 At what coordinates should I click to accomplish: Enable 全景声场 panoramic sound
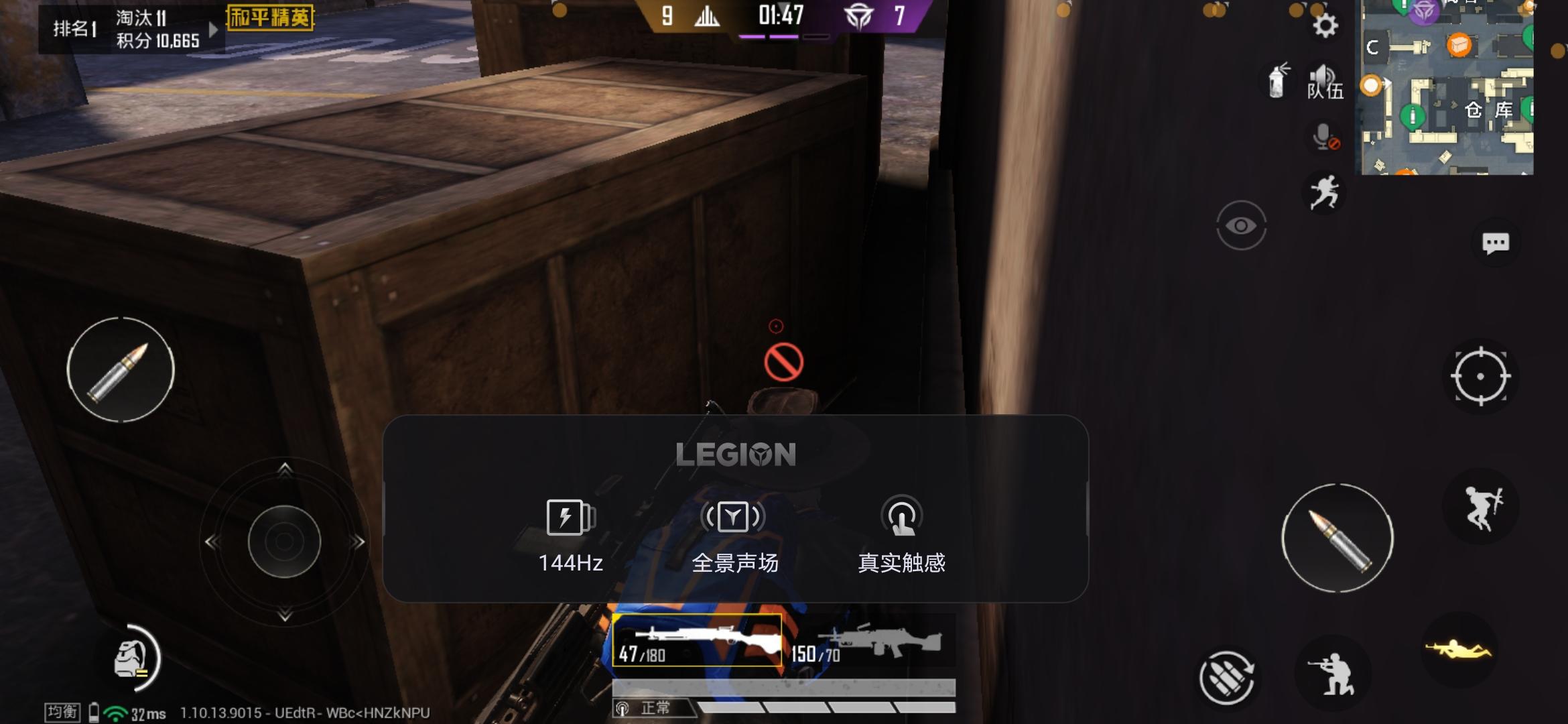735,536
